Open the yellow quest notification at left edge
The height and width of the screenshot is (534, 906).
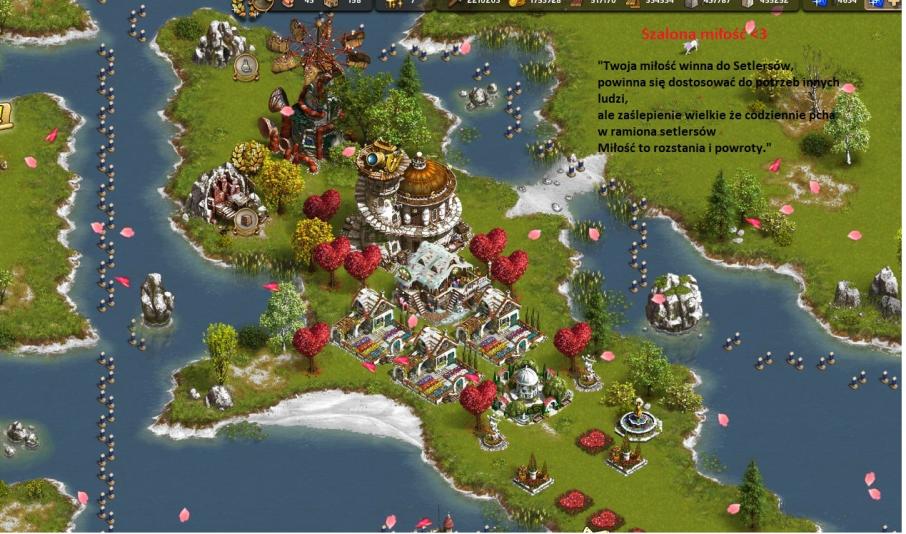pos(5,115)
